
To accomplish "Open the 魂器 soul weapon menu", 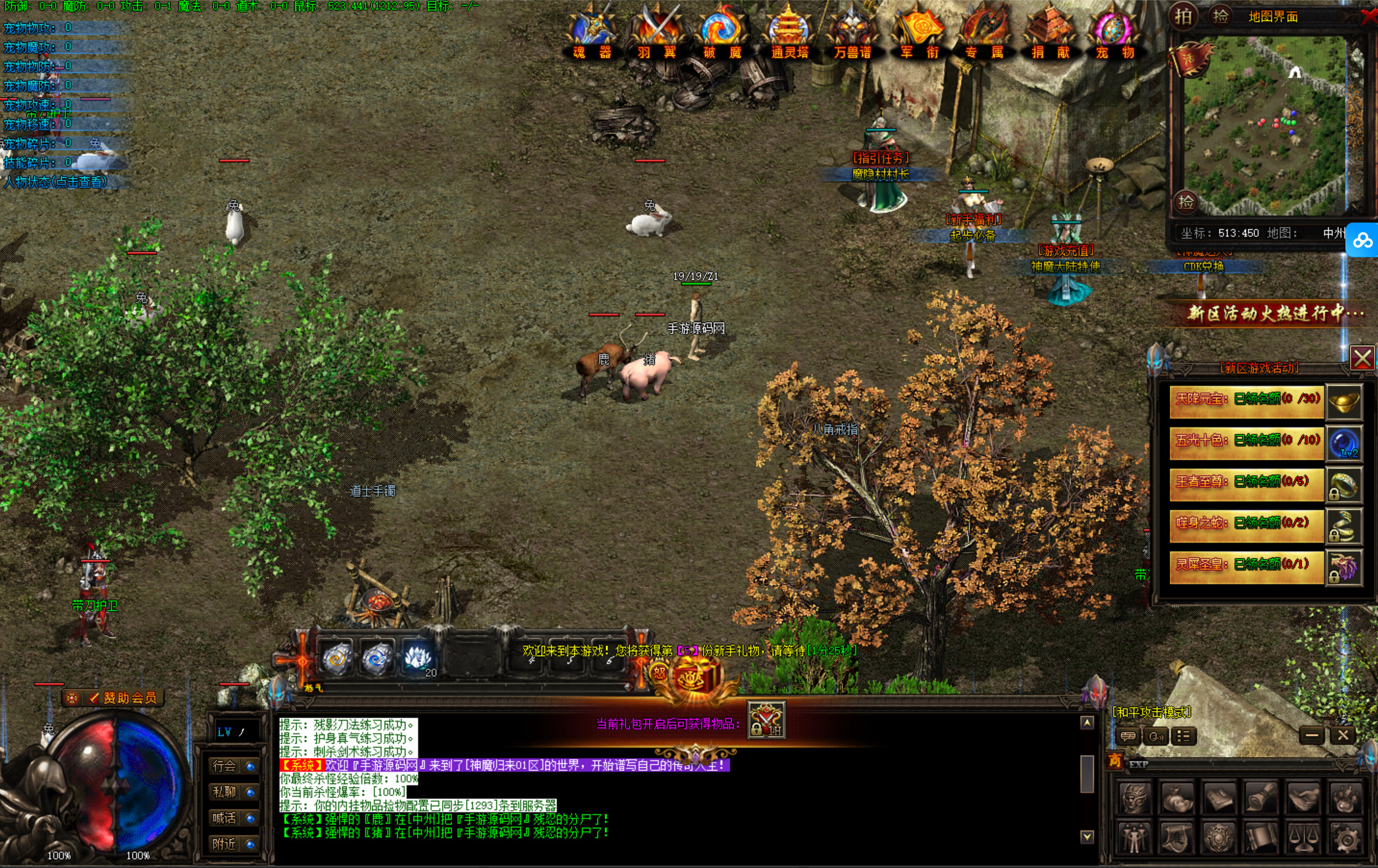I will pyautogui.click(x=592, y=32).
